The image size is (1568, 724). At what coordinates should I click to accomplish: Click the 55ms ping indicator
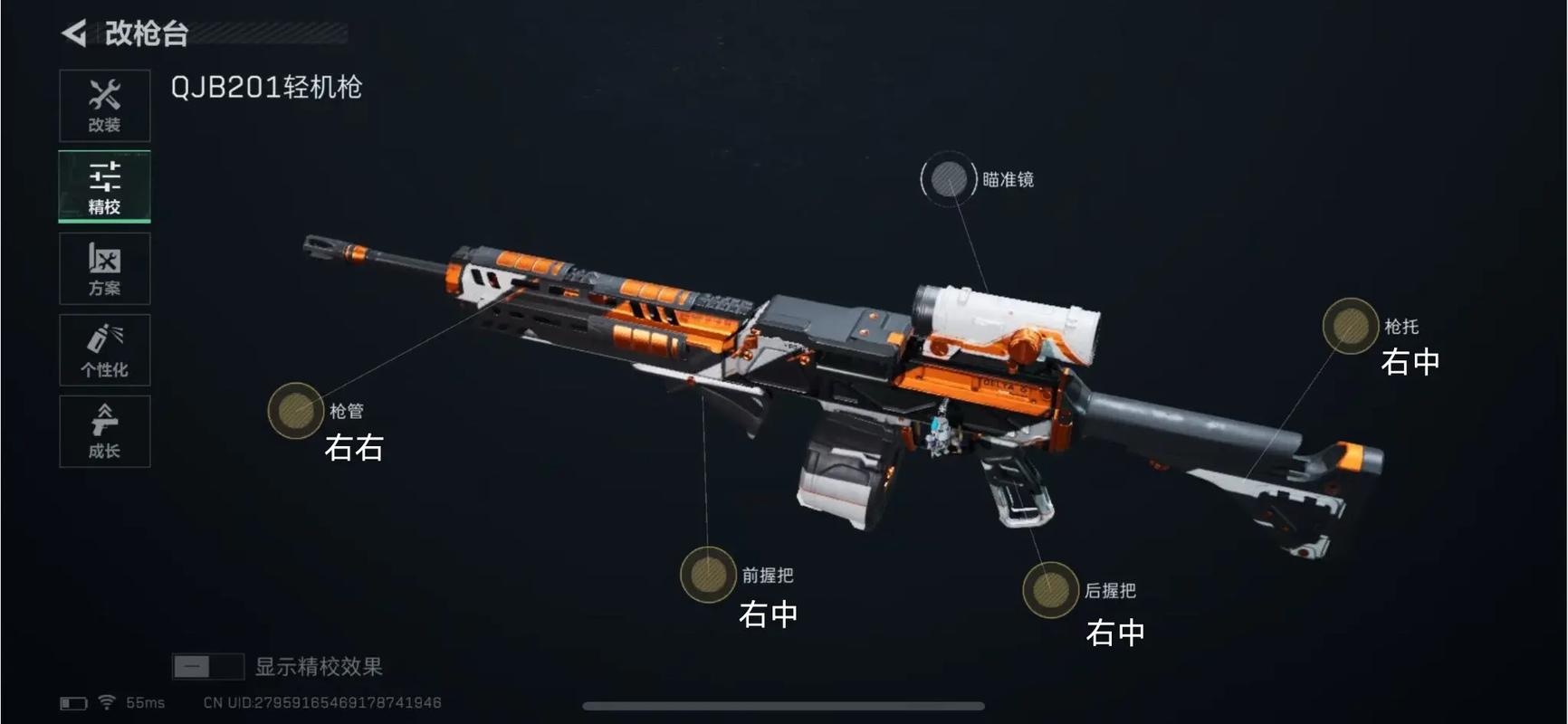tap(145, 701)
